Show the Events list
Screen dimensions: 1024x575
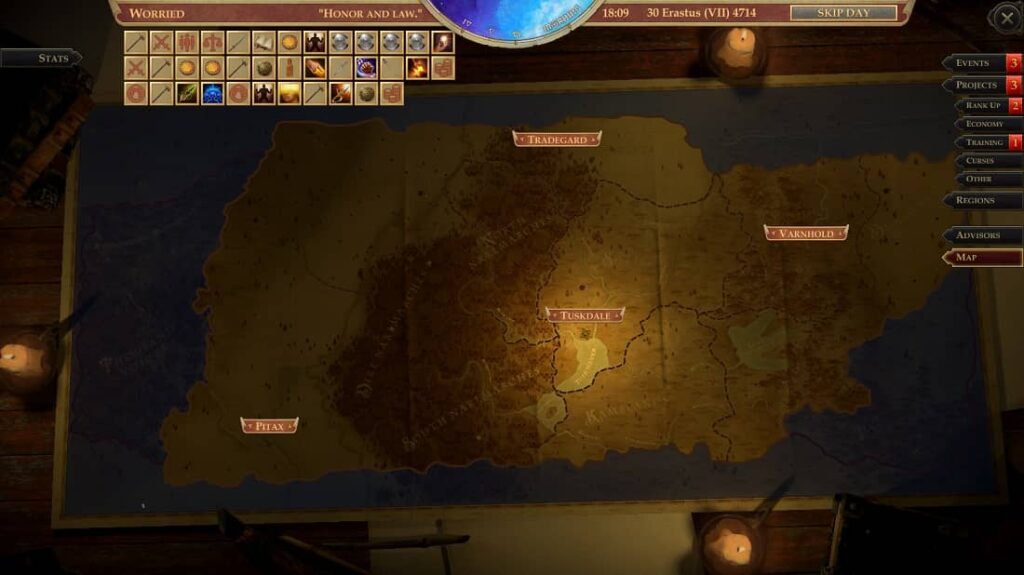pyautogui.click(x=975, y=63)
